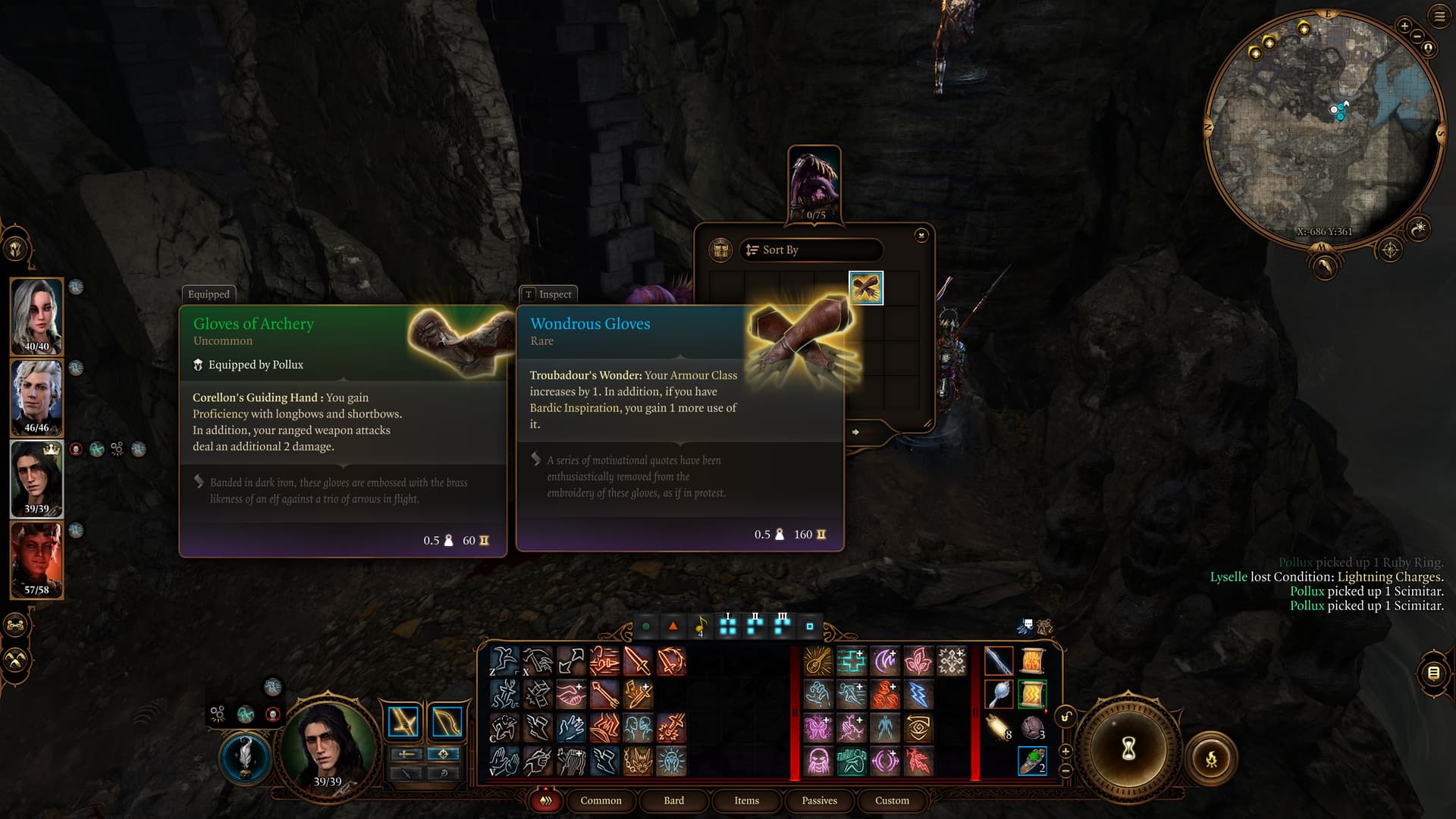Show the Passives hotbar tab
Screen dimensions: 1456x819
coord(819,801)
